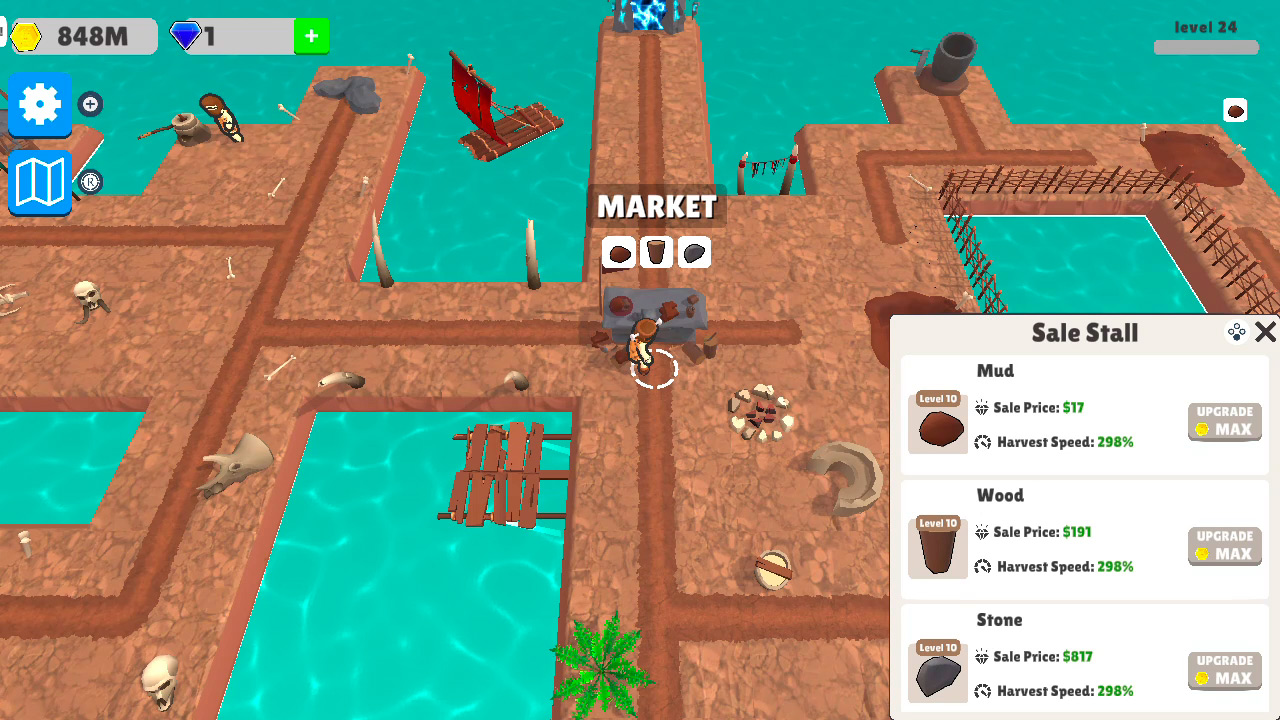Select the mud icon above the Market stall
Screen dimensions: 1280x720
(x=617, y=252)
